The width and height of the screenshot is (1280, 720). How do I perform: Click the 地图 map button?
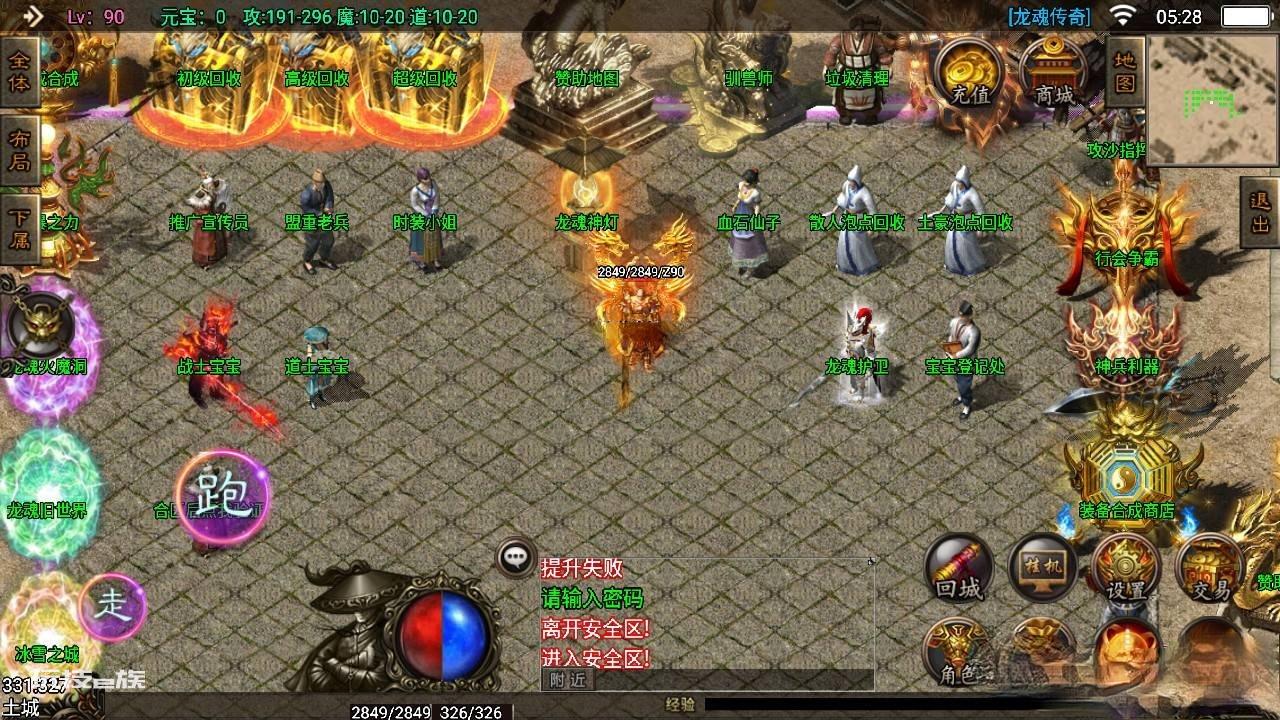pyautogui.click(x=1125, y=70)
